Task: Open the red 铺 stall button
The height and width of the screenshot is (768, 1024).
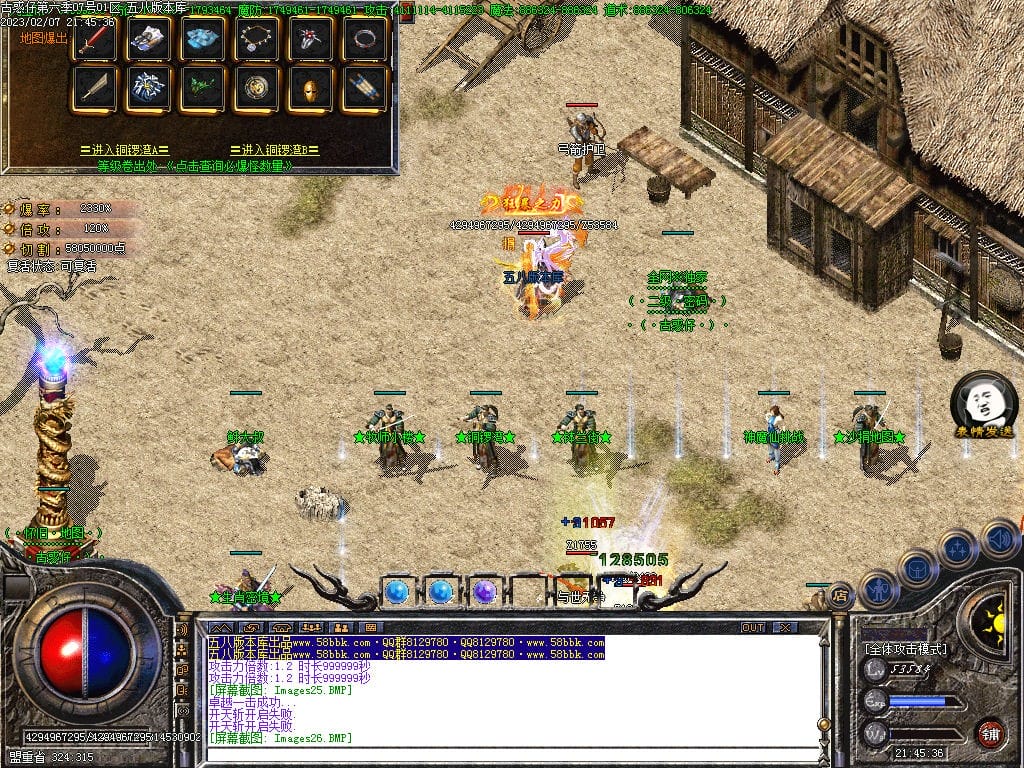Action: 990,732
